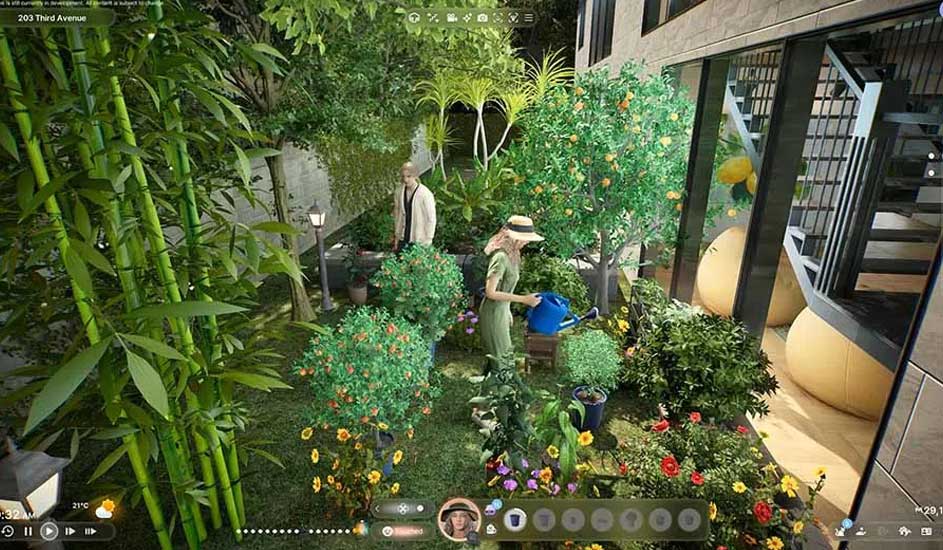943x550 pixels.
Task: Select the active blue pot action slot
Action: [515, 519]
